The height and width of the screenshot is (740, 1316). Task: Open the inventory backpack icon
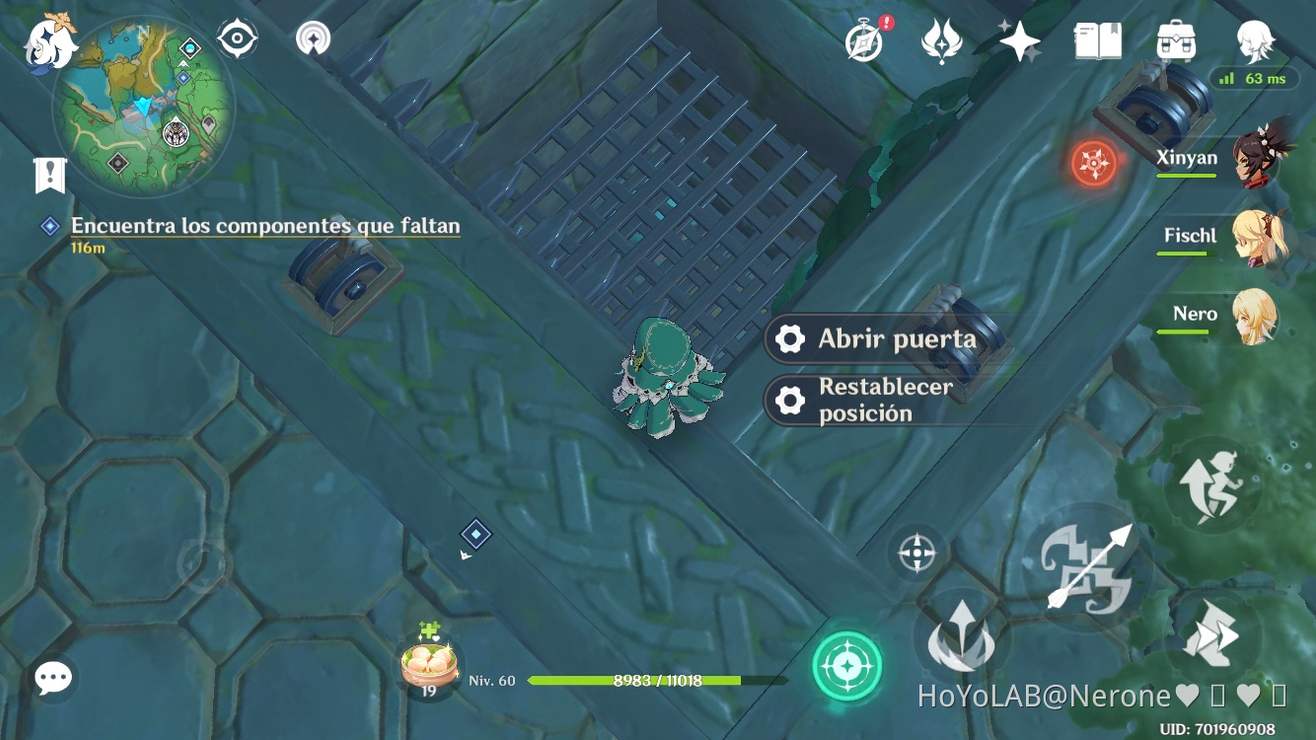[x=1176, y=42]
